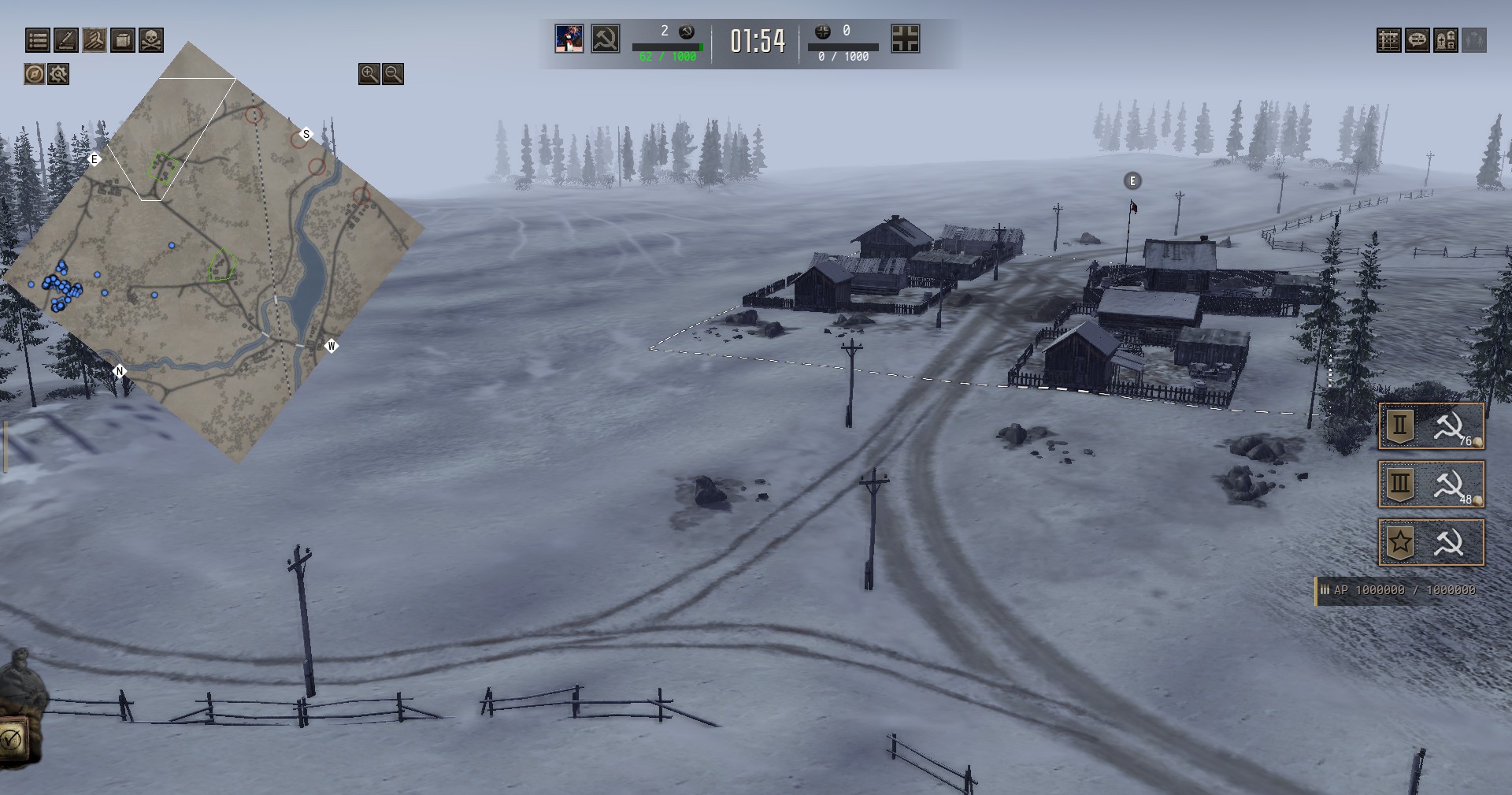Viewport: 1512px width, 795px height.
Task: Activate the compass icon button
Action: [34, 74]
